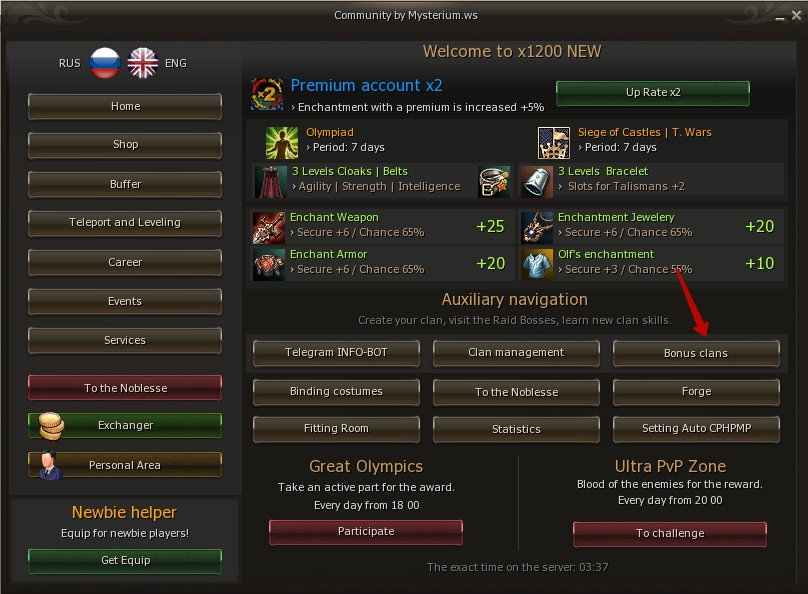This screenshot has width=808, height=594.
Task: Select Teleport and Leveling
Action: pyautogui.click(x=125, y=223)
